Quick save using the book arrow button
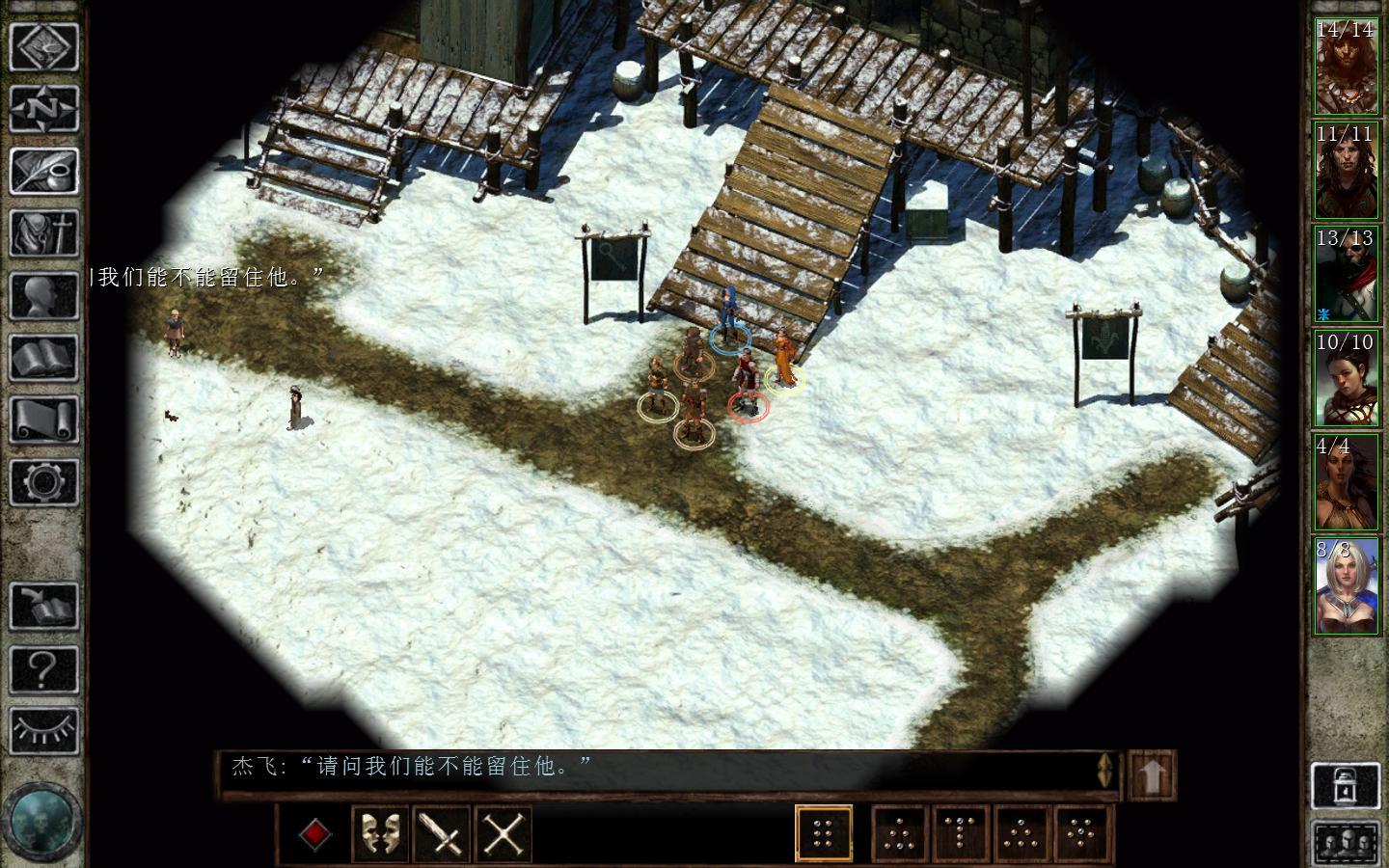 point(43,606)
